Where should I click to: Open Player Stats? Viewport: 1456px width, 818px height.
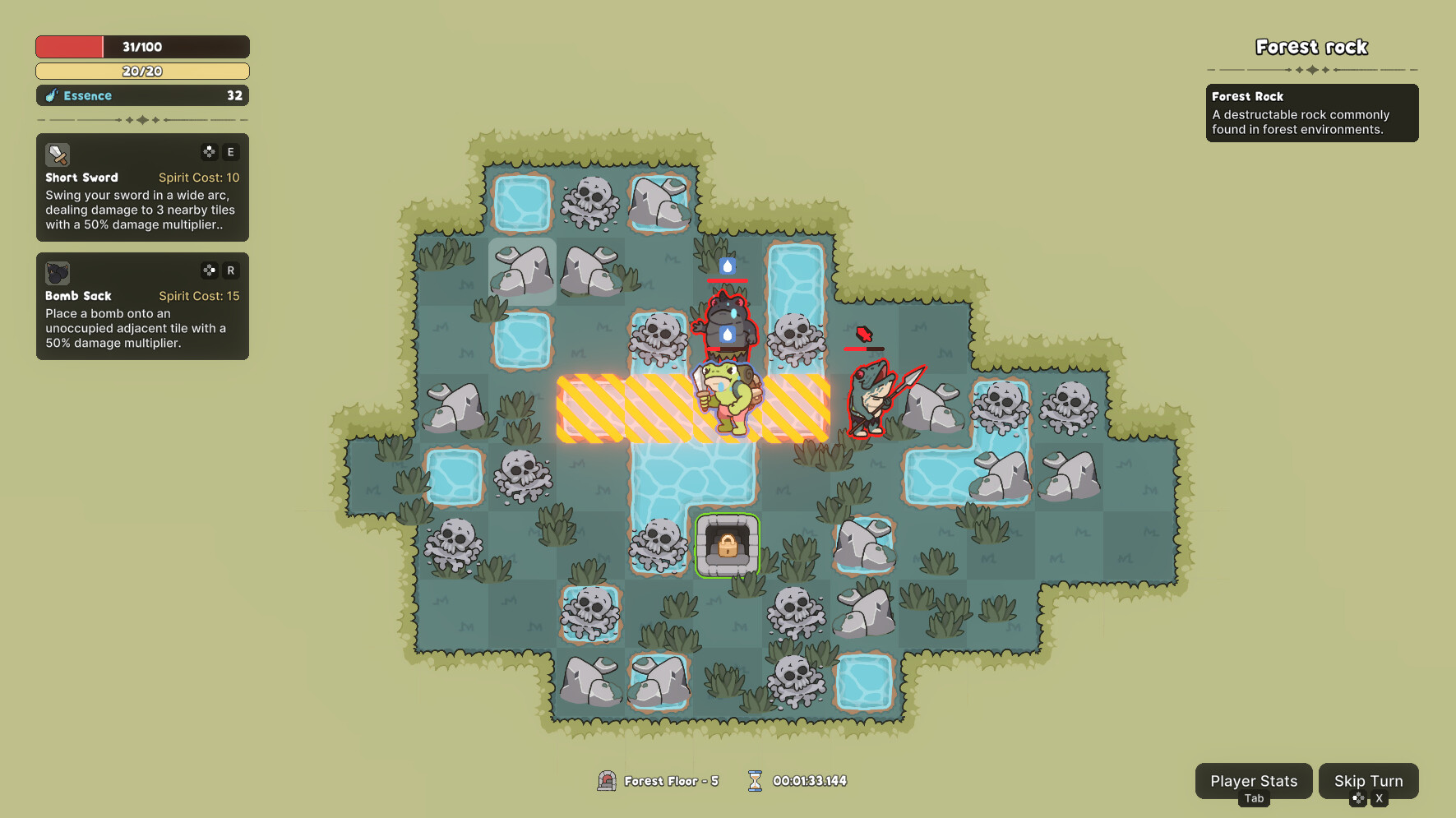tap(1253, 781)
